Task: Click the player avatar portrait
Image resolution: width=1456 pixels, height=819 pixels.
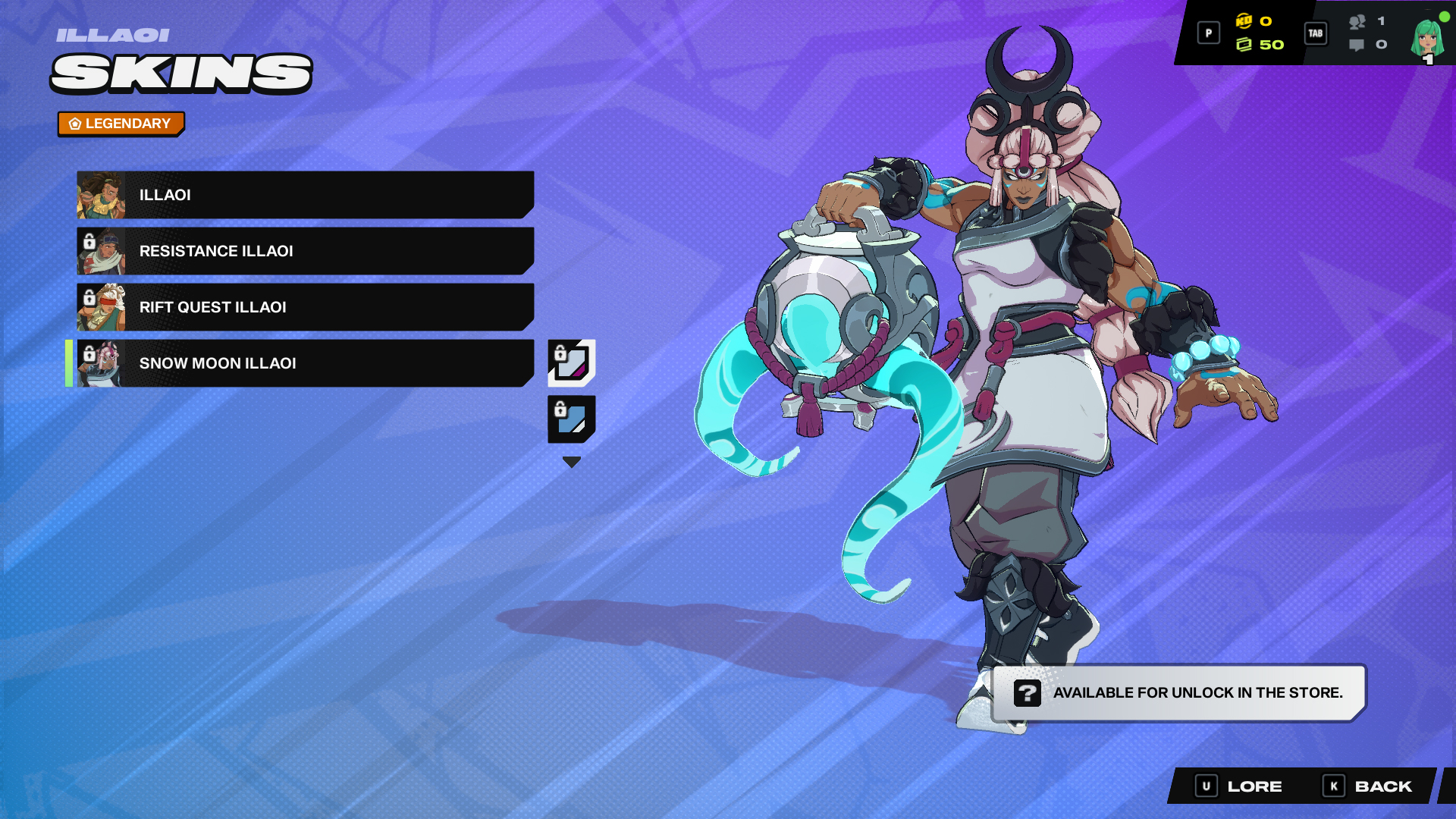Action: point(1427,36)
